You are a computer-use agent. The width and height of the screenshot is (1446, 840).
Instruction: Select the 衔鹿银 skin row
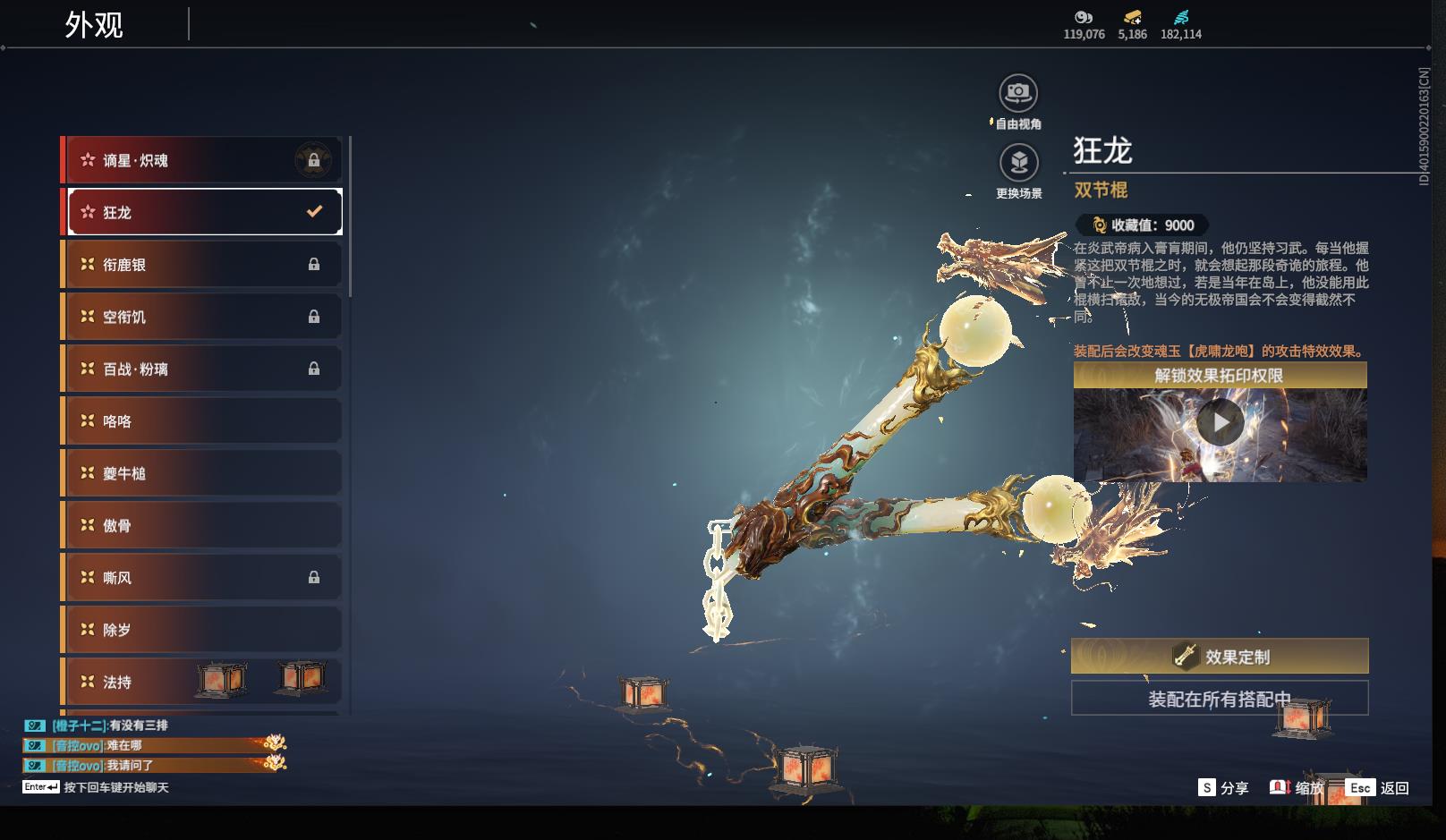click(x=202, y=265)
